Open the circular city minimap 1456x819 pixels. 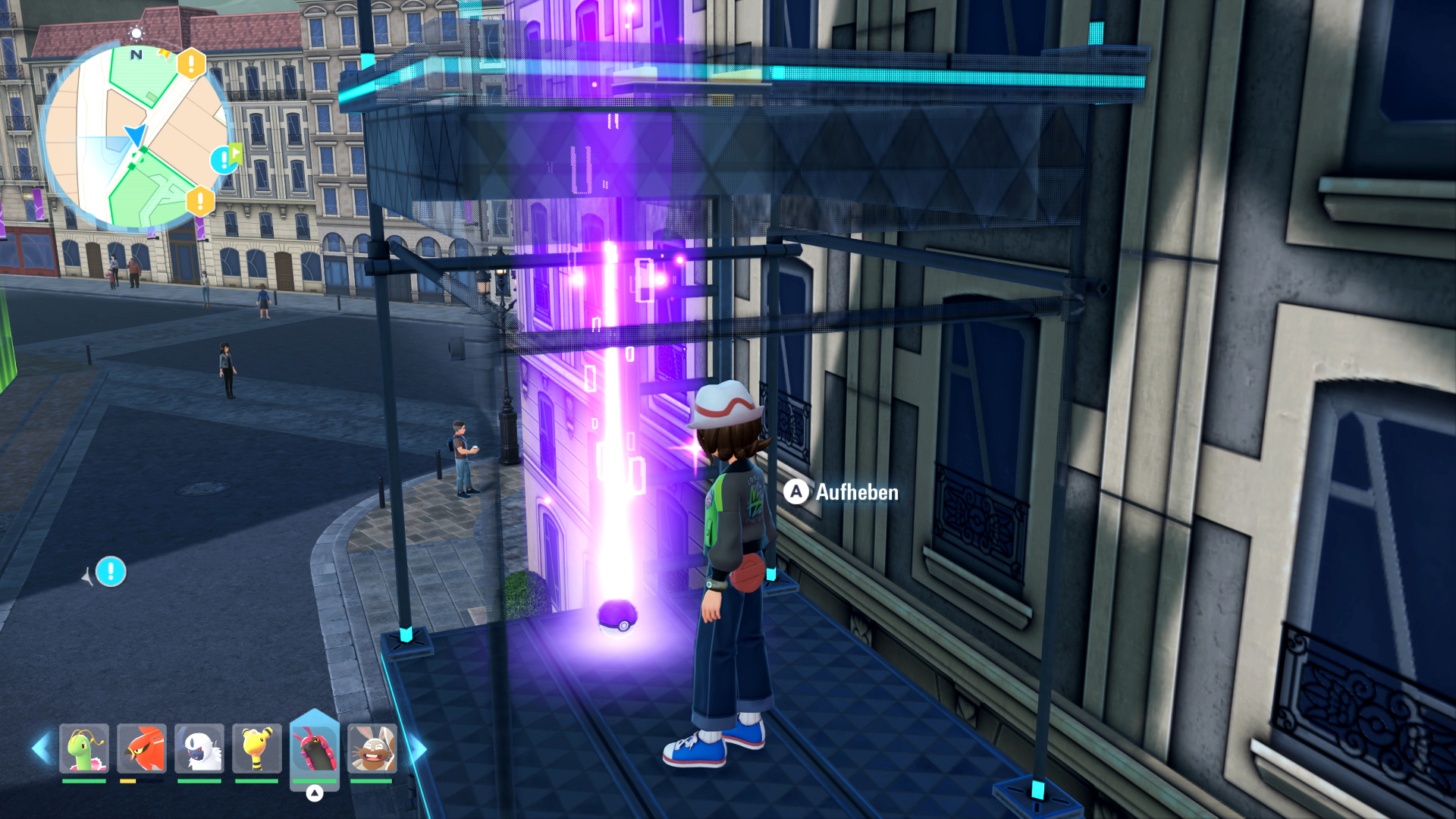click(135, 138)
